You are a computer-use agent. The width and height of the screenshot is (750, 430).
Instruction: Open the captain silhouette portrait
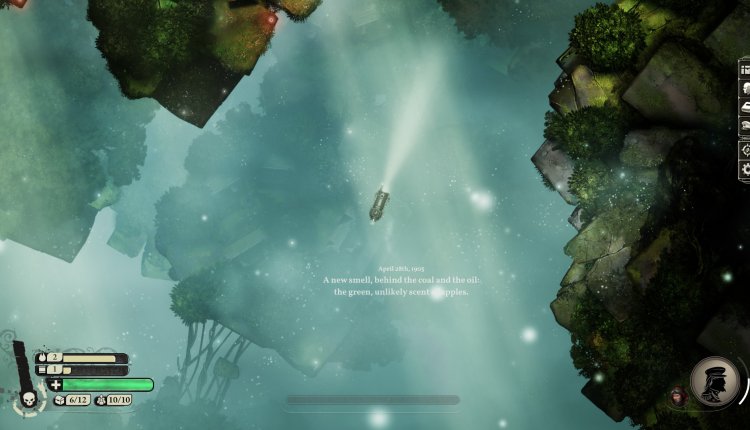click(x=714, y=382)
